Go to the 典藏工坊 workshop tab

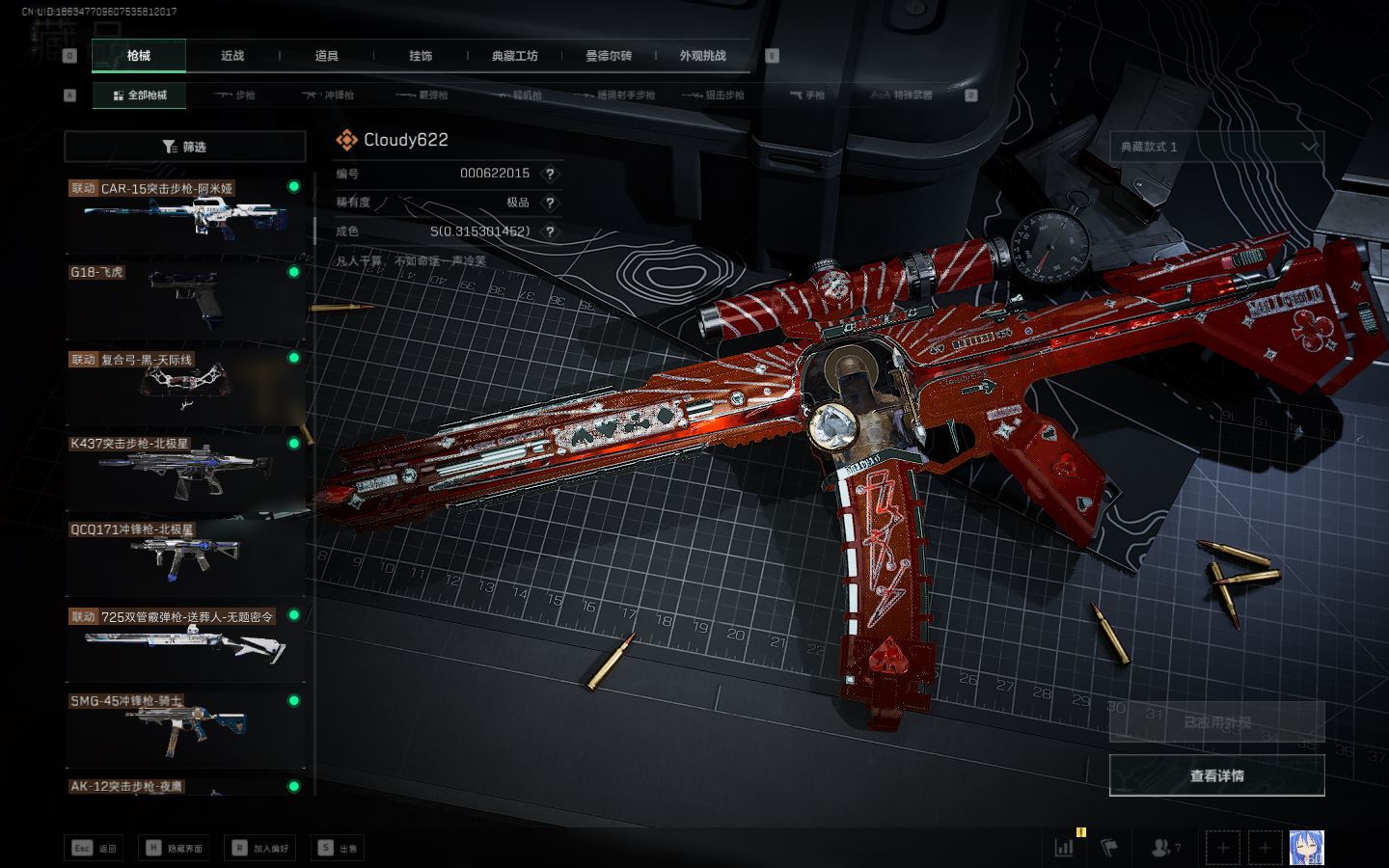pyautogui.click(x=514, y=56)
